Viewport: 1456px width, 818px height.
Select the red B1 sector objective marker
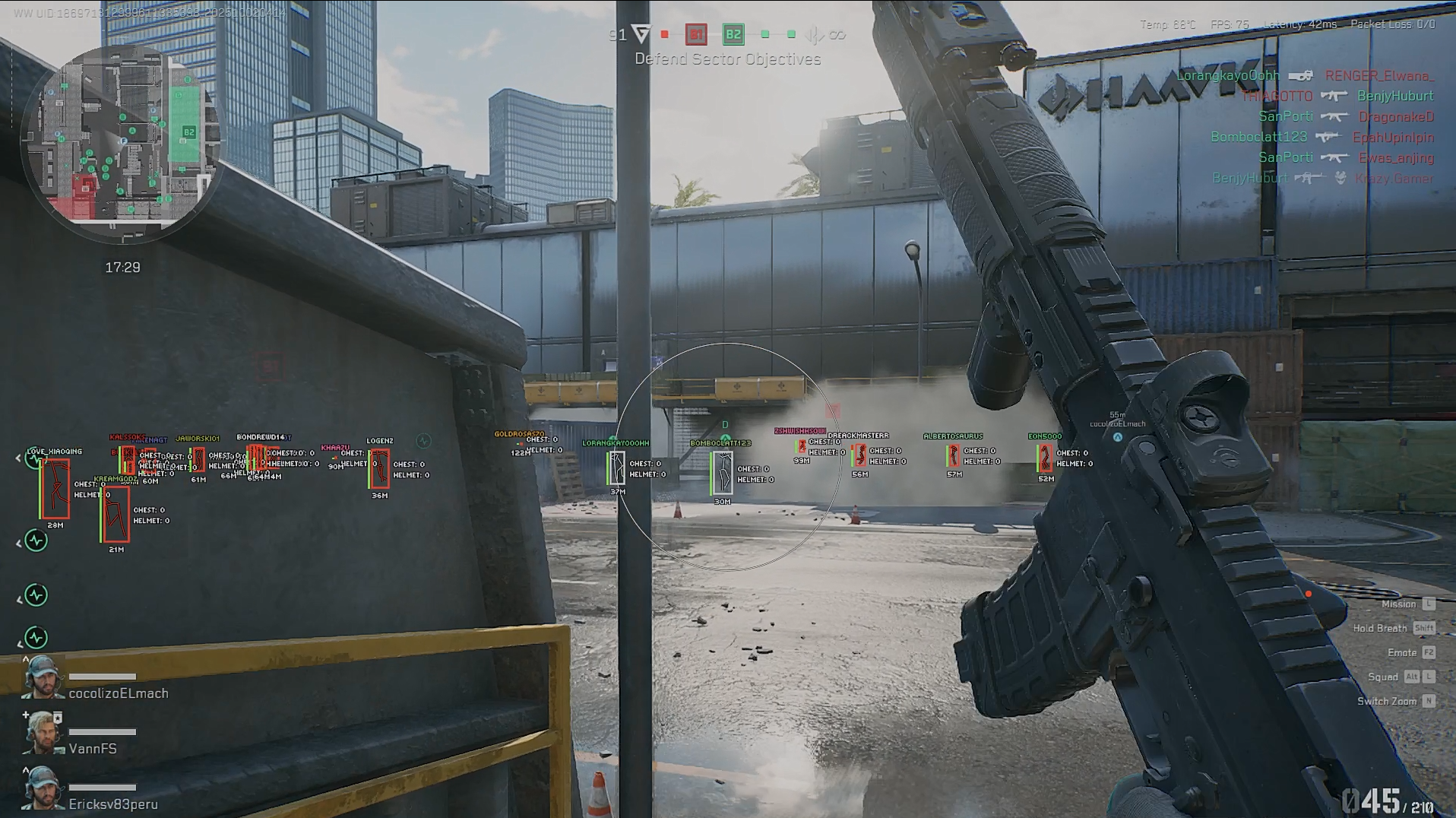[x=695, y=34]
